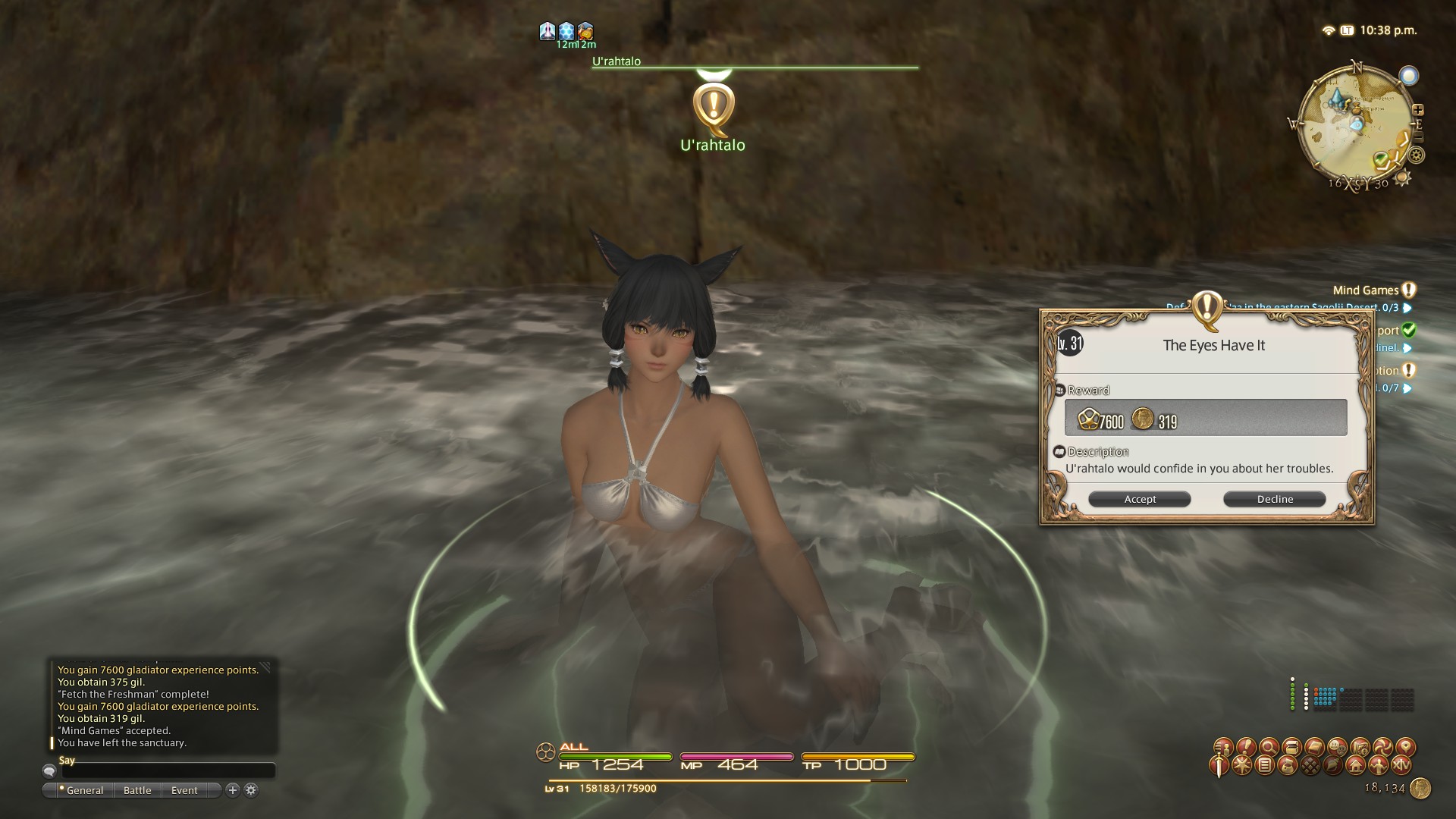Click the house icon in menu
The height and width of the screenshot is (819, 1456).
pyautogui.click(x=1356, y=765)
